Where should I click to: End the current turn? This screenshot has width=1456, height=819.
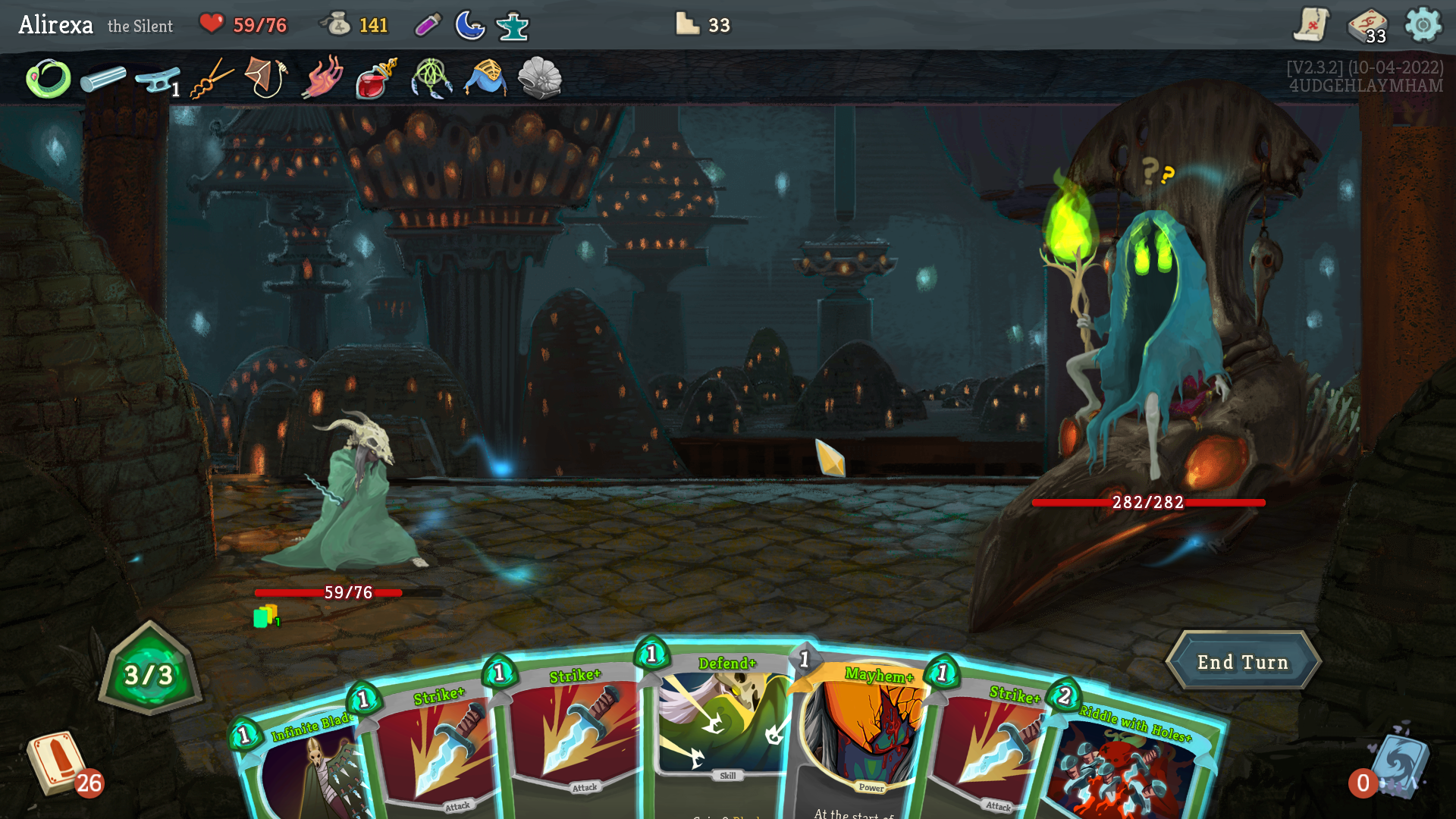coord(1242,662)
